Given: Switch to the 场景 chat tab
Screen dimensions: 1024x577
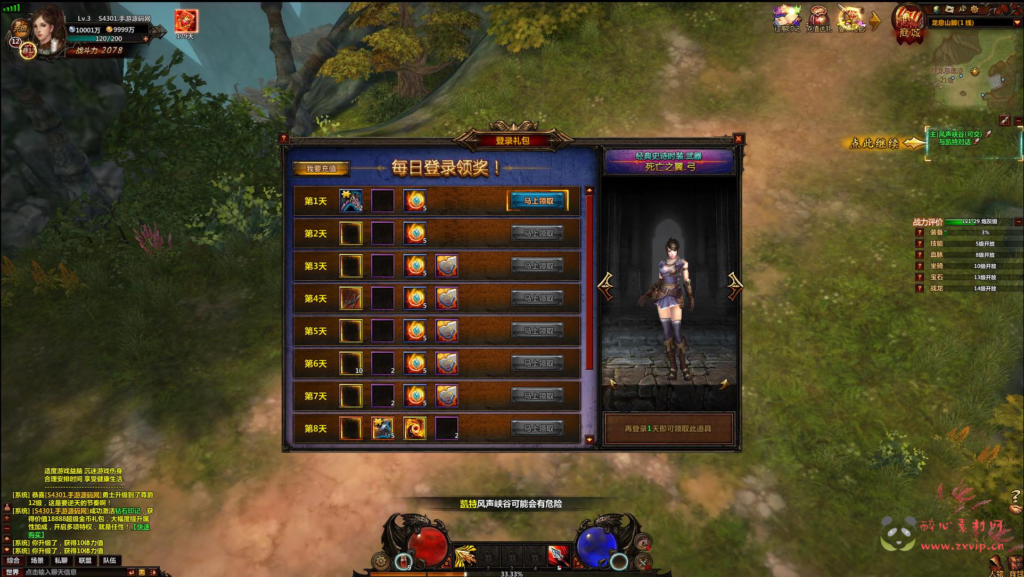Looking at the screenshot, I should 37,561.
